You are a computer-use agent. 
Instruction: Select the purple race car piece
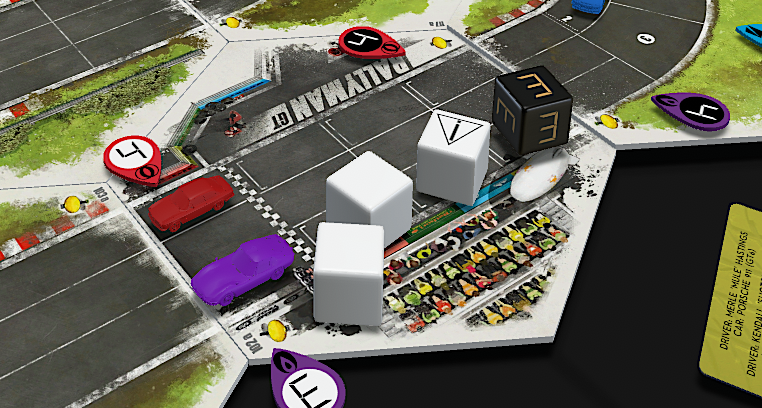coord(242,267)
